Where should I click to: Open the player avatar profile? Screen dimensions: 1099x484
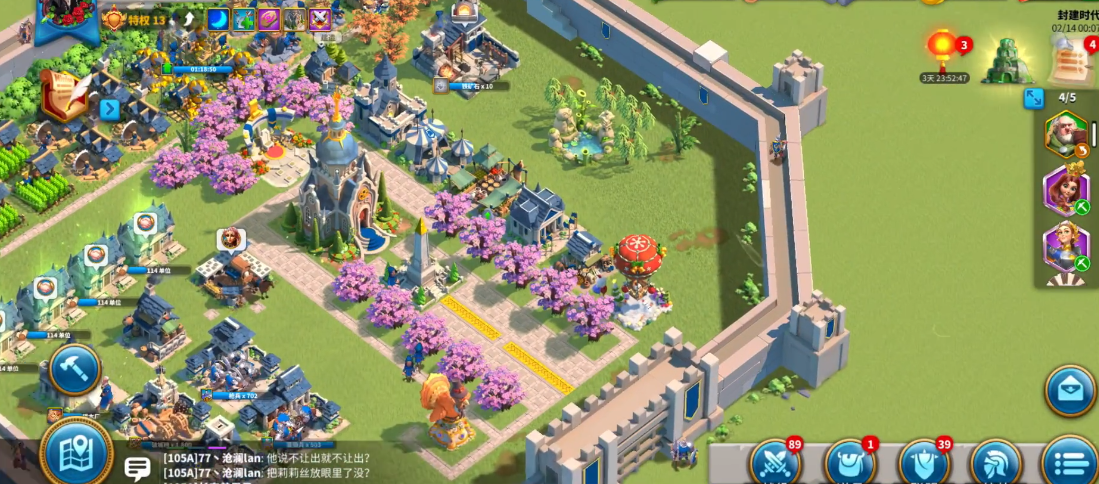66,20
